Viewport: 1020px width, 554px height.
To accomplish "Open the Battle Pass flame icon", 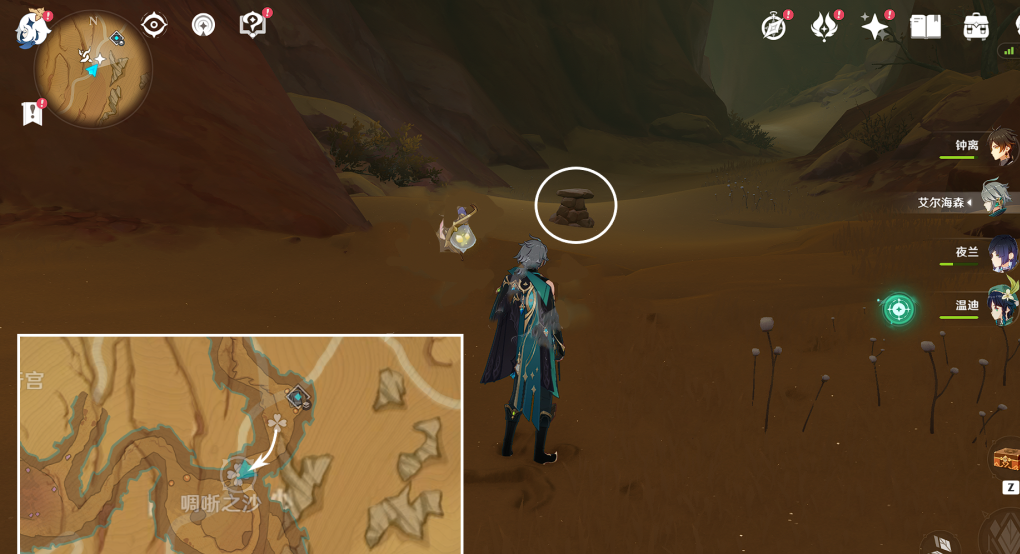I will (824, 27).
